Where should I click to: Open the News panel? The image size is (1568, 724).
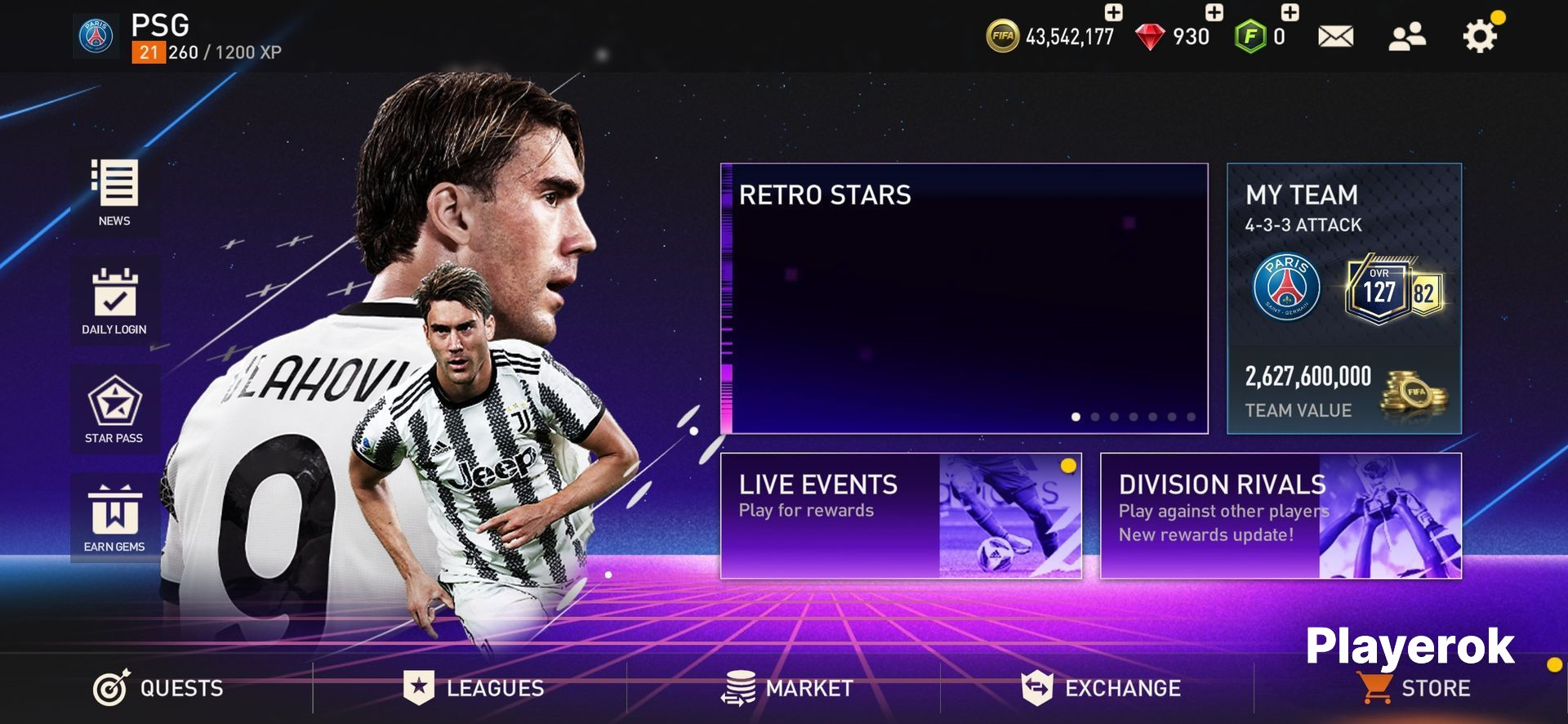pyautogui.click(x=114, y=192)
